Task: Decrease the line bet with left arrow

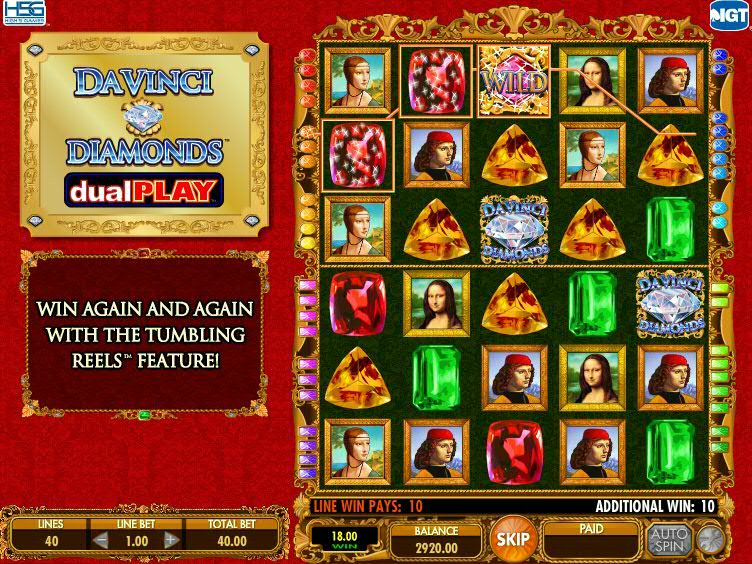Action: point(101,540)
